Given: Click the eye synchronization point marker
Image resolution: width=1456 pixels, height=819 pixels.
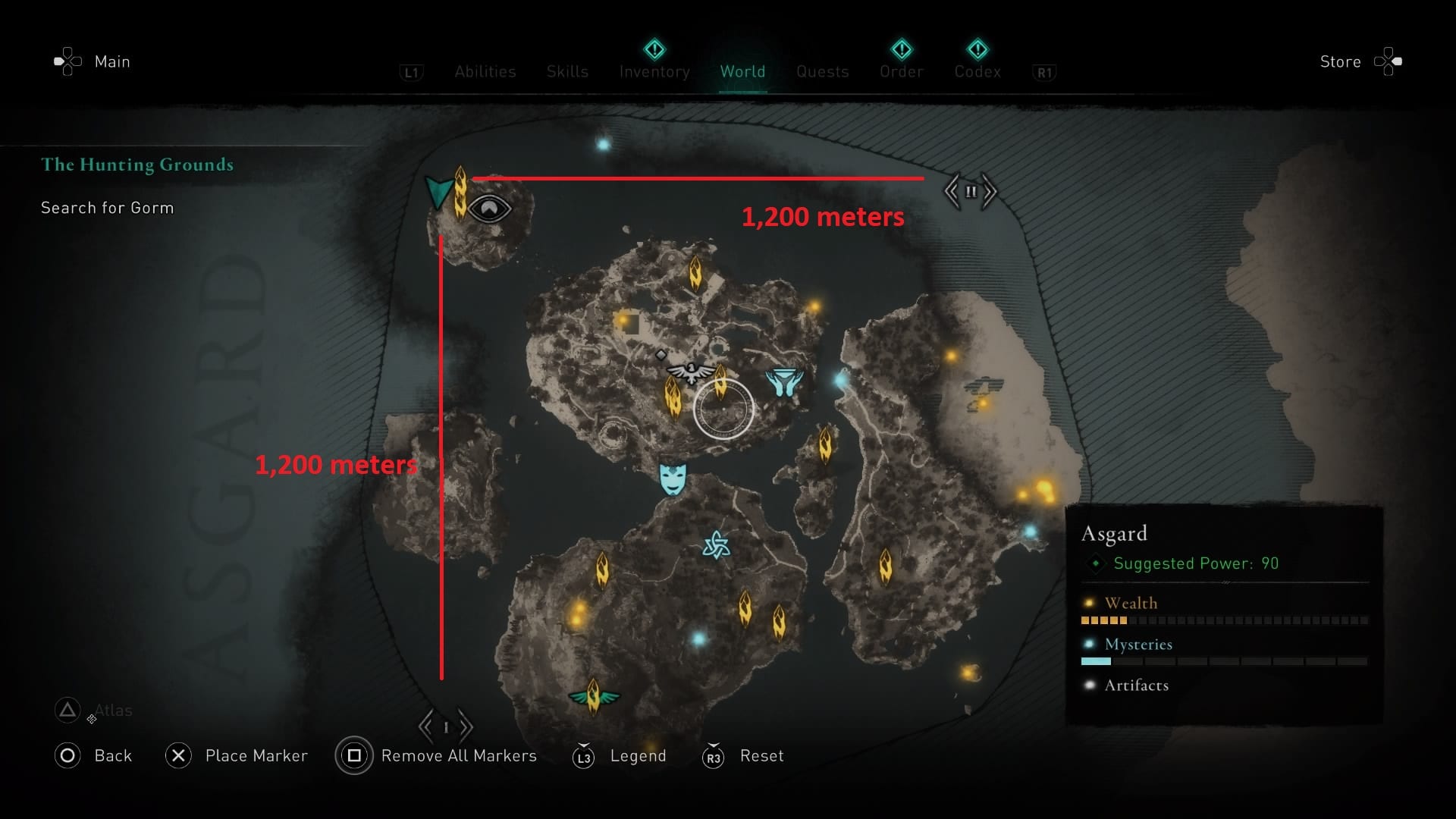Looking at the screenshot, I should tap(490, 209).
